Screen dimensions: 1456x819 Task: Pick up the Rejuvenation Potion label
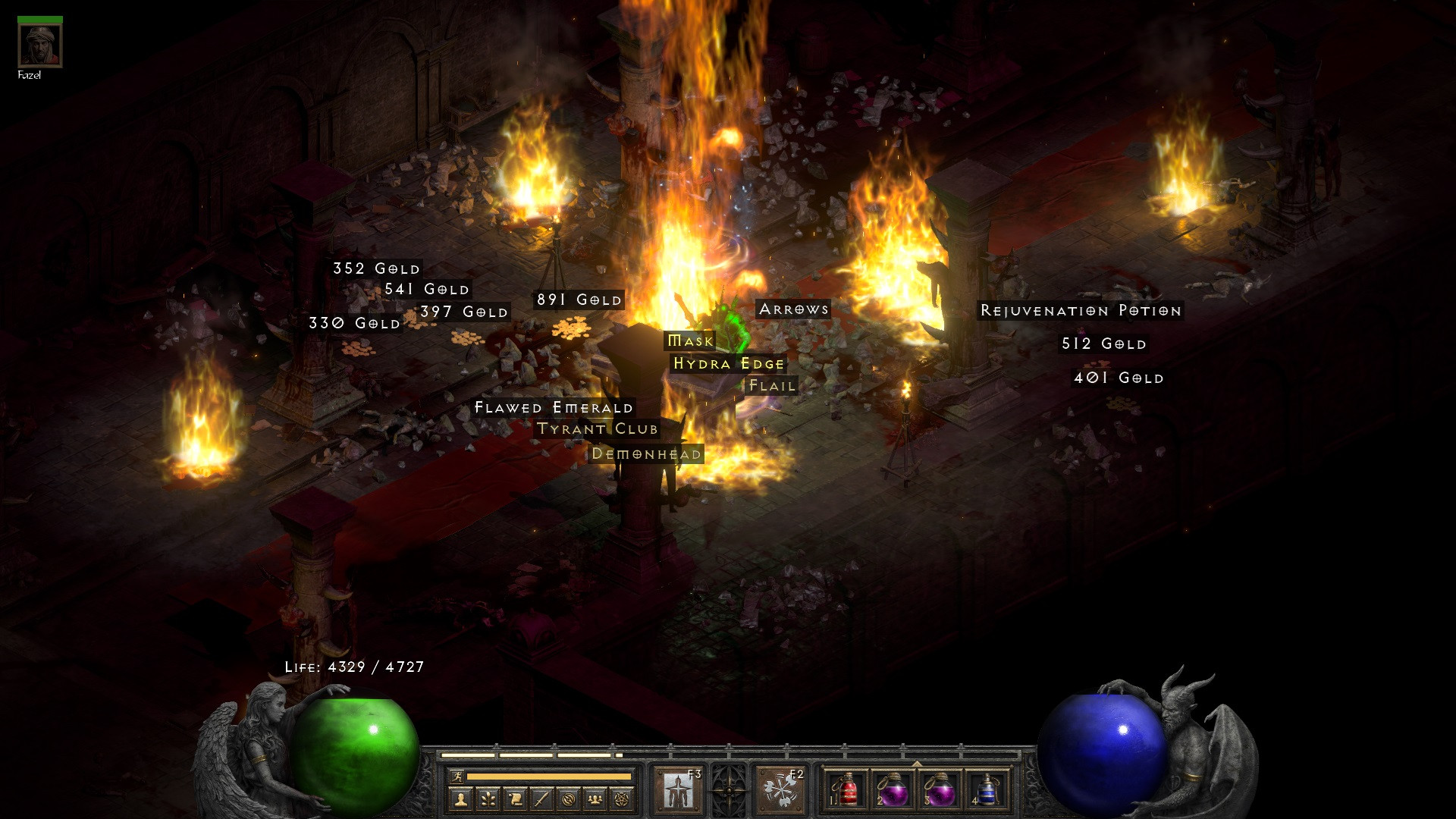coord(1081,311)
